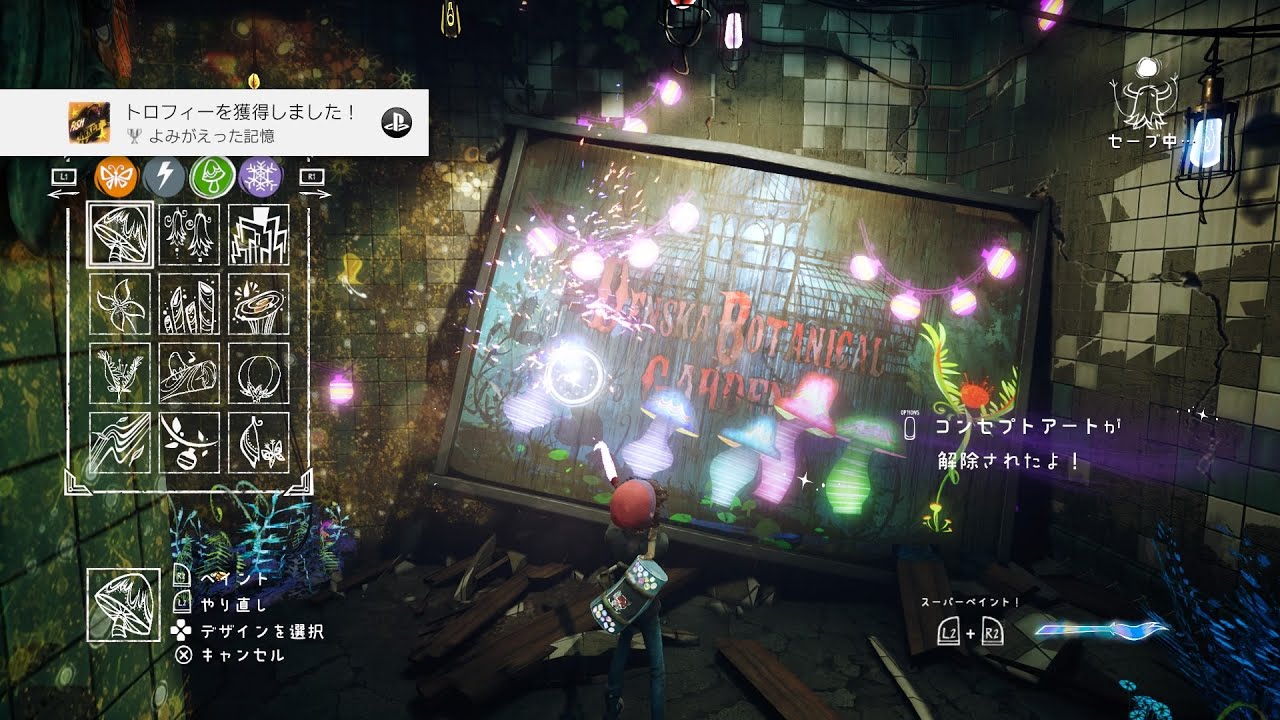Choose the wavy wind lines design
The width and height of the screenshot is (1280, 720).
point(120,442)
